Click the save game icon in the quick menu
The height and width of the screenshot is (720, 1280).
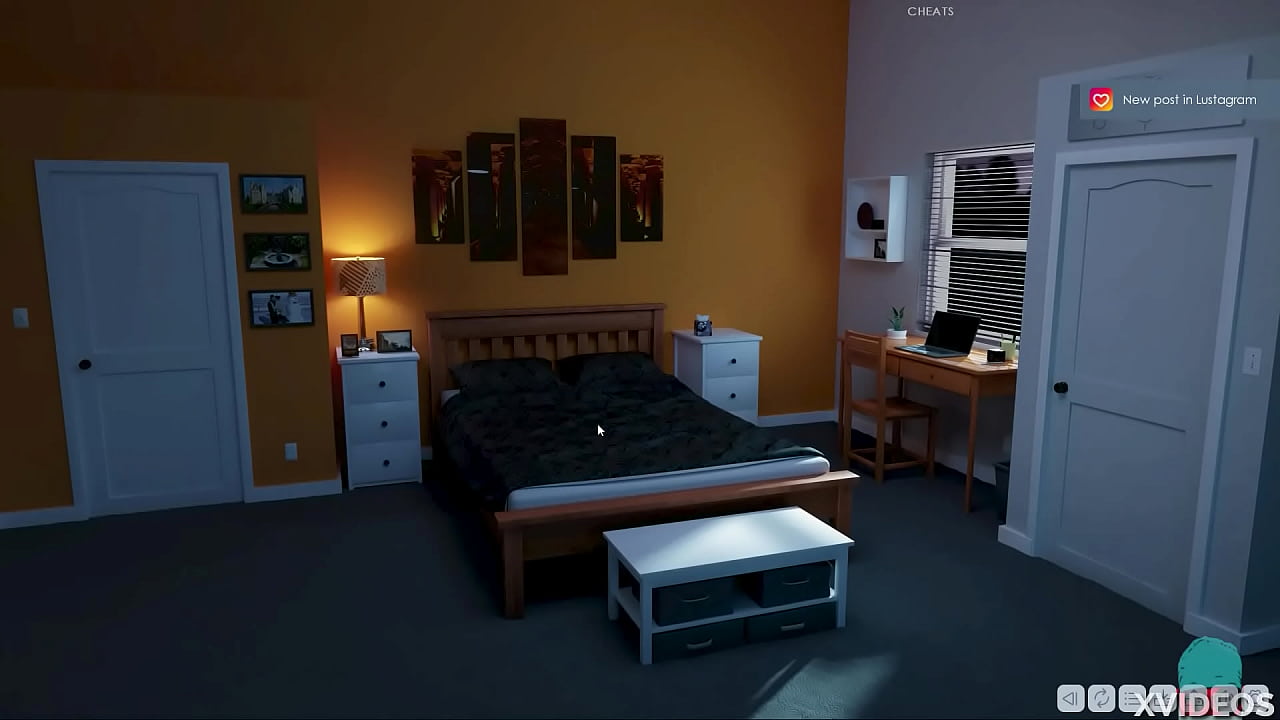[x=1161, y=700]
